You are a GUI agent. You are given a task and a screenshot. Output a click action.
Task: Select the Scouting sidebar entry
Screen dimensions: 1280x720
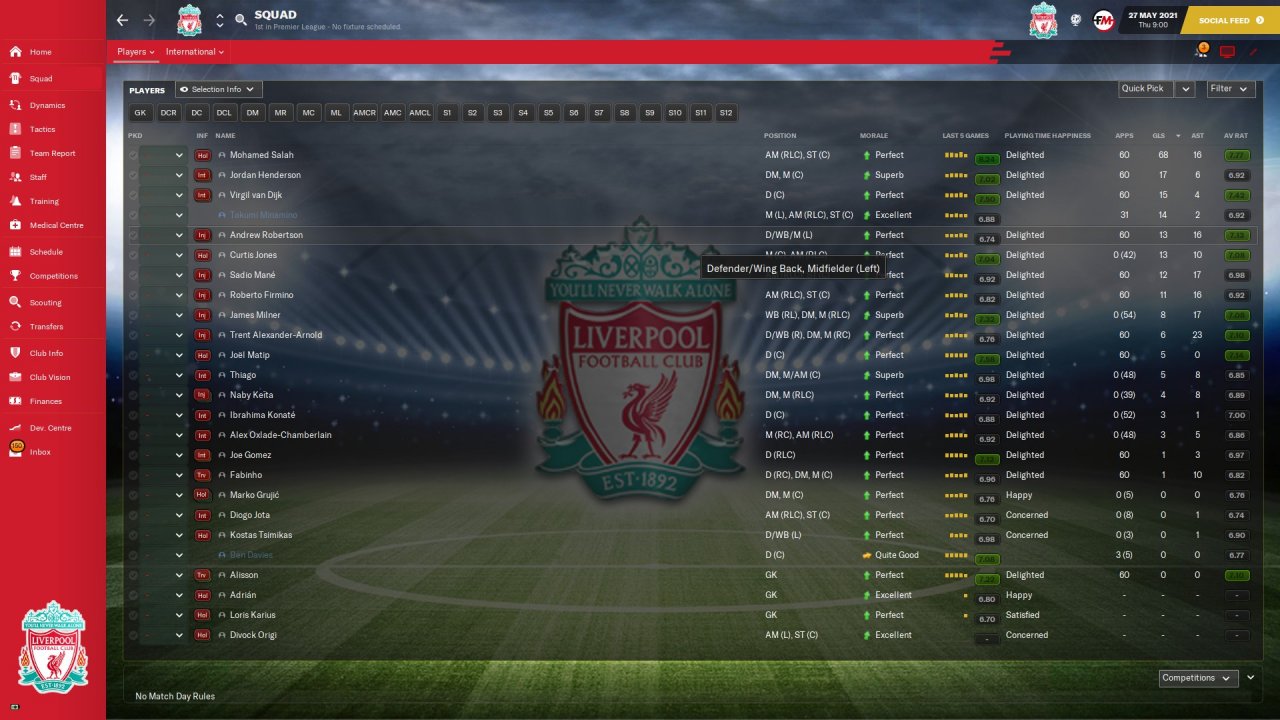tap(45, 302)
